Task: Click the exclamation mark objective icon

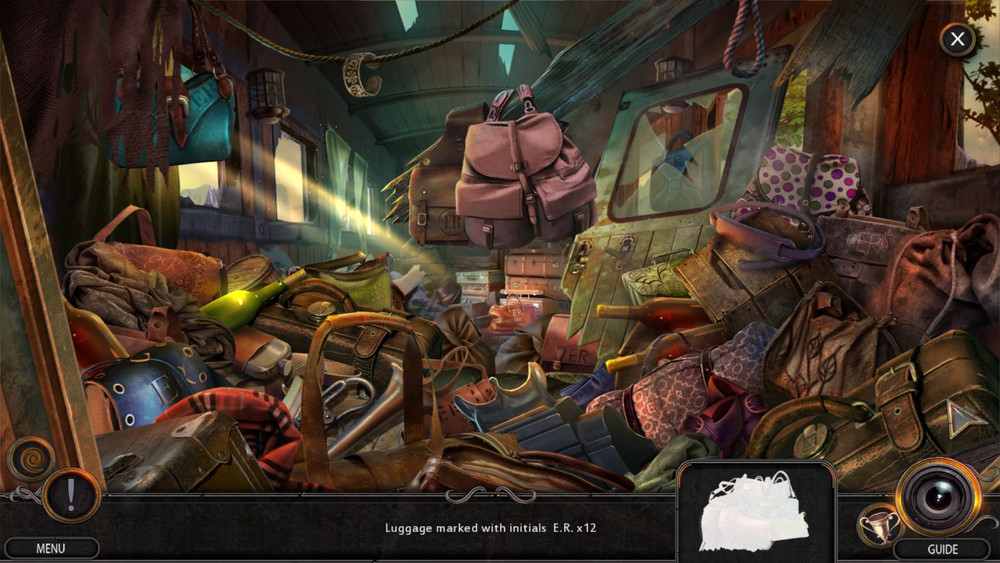Action: (71, 496)
